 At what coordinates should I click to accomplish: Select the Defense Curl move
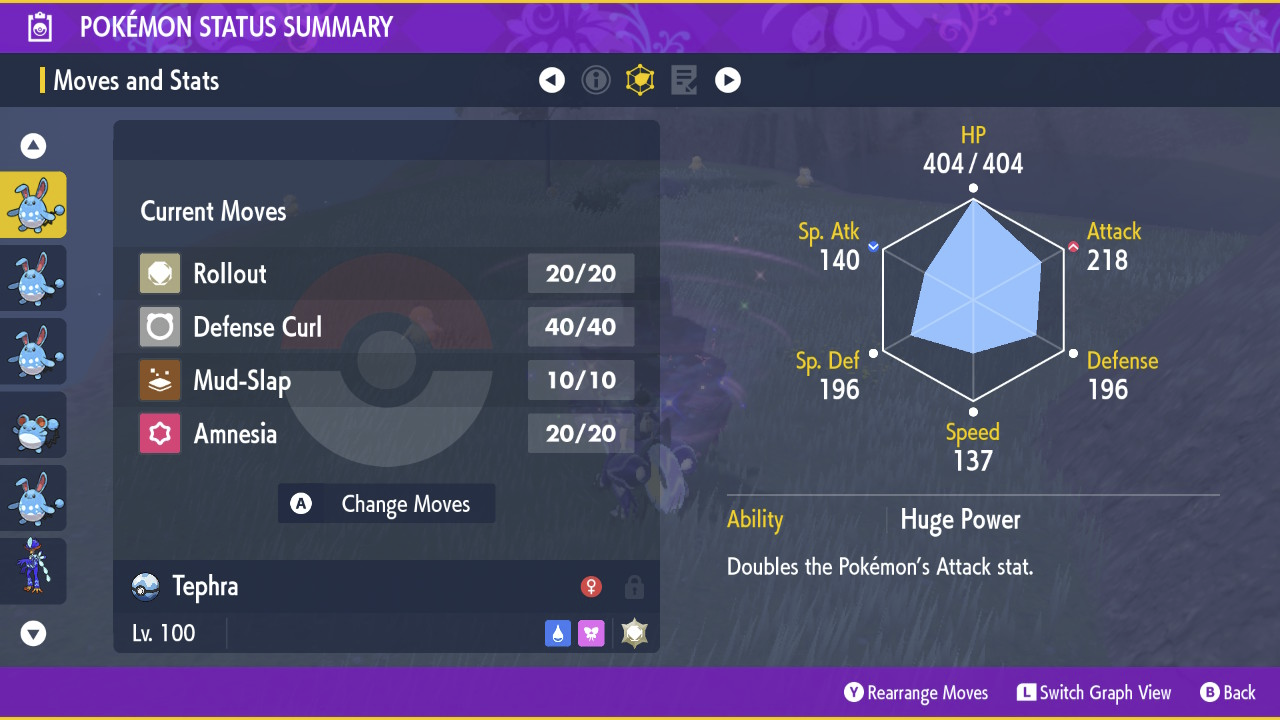point(386,327)
